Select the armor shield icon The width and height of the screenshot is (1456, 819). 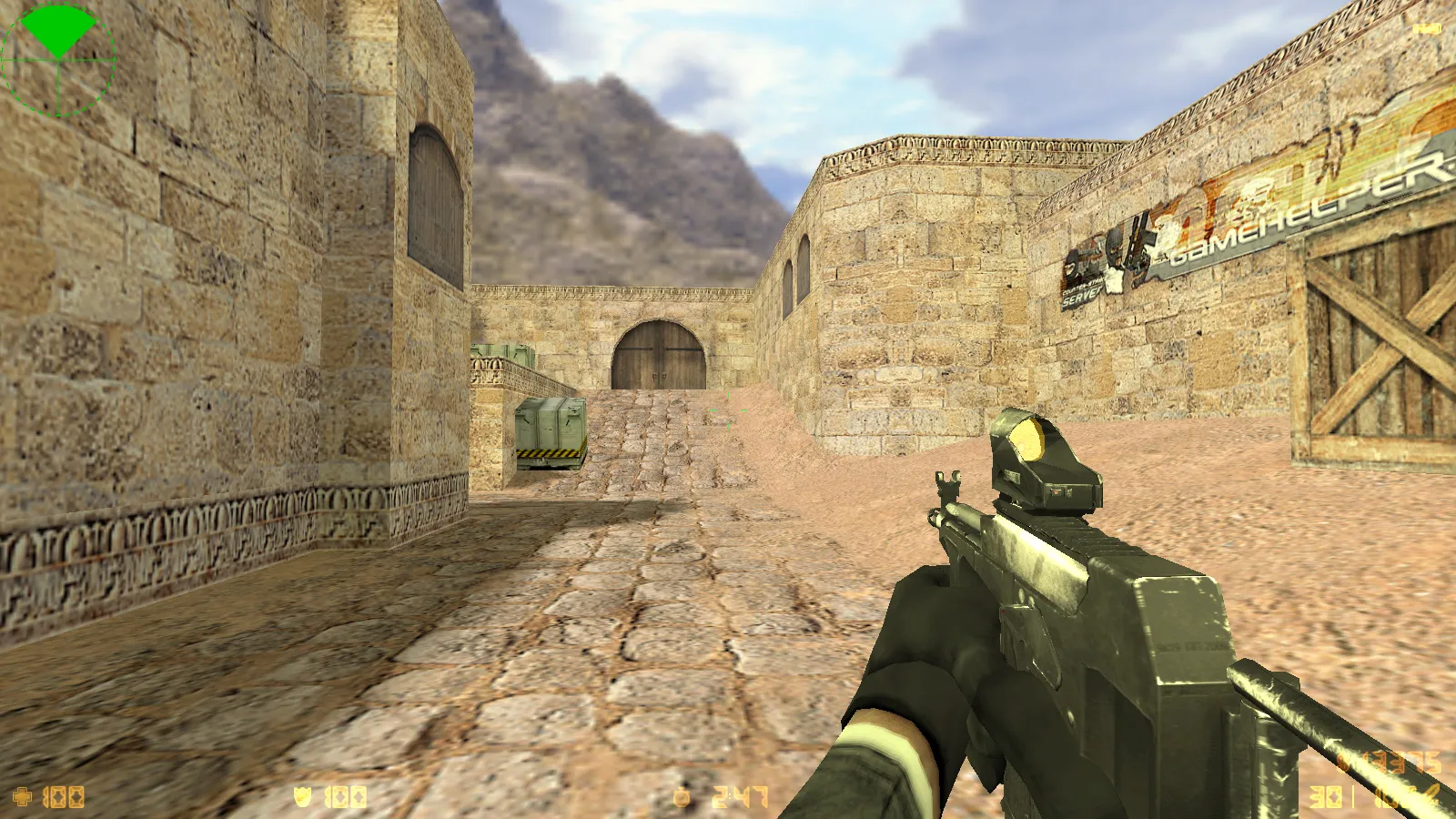pyautogui.click(x=302, y=797)
